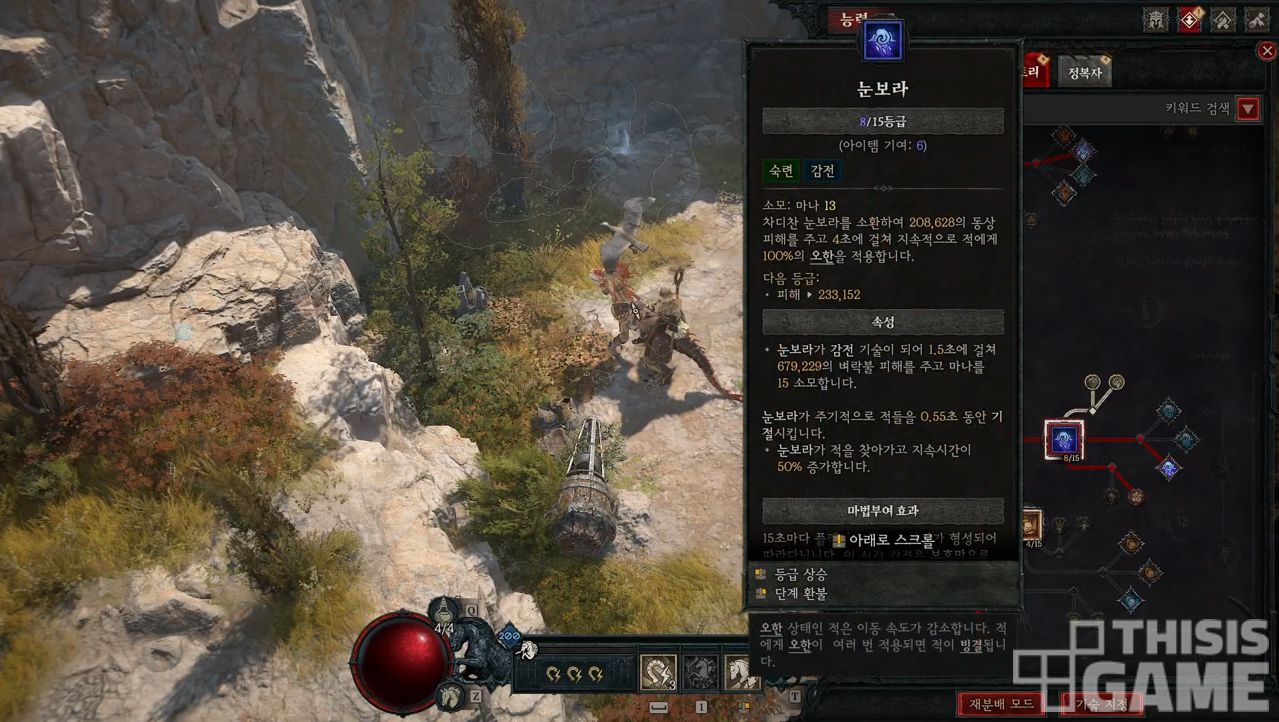
Task: Select the skill node showing 4/15
Action: (1030, 525)
